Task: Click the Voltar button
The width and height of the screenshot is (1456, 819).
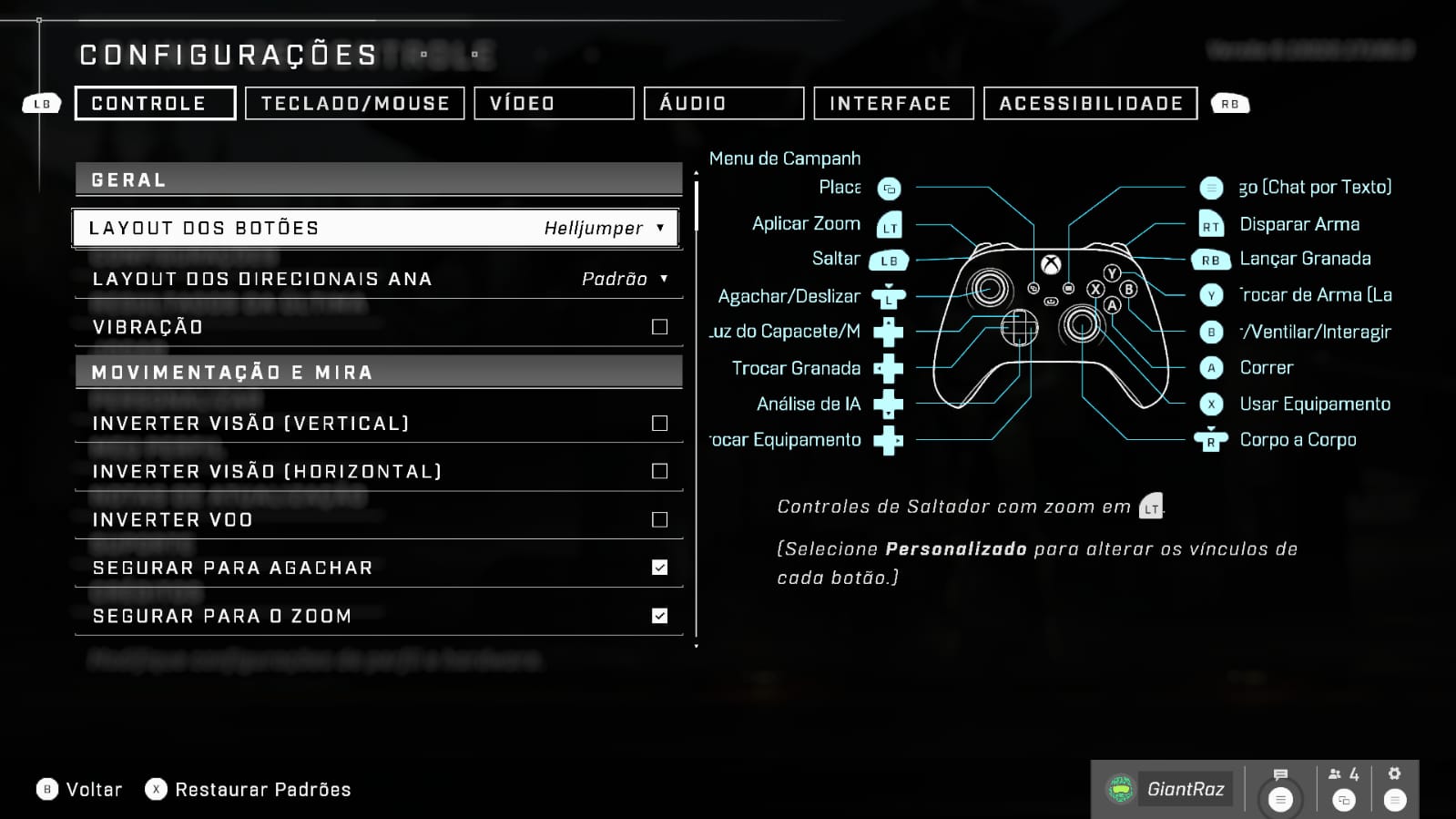Action: point(79,790)
